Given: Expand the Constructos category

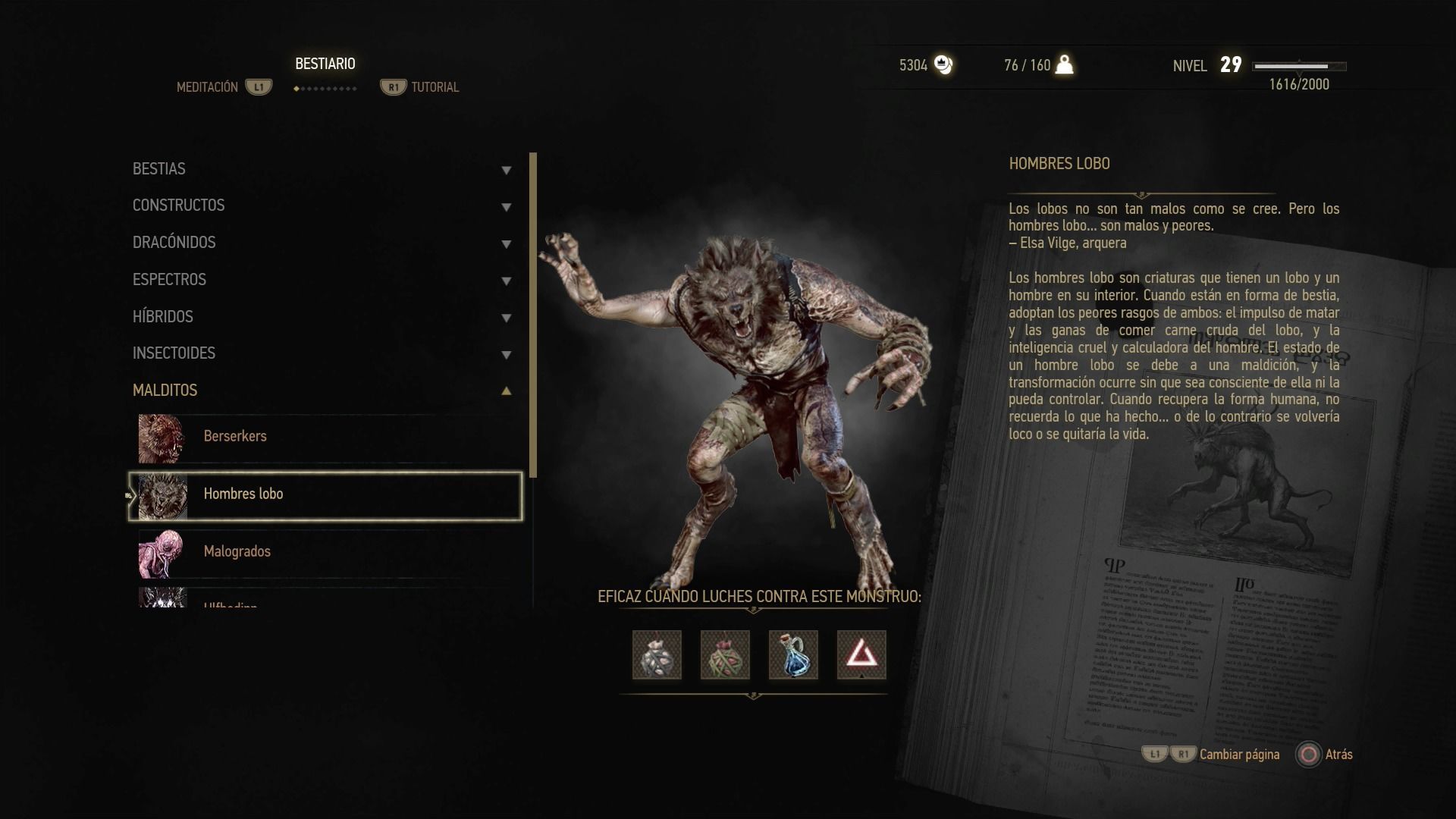Looking at the screenshot, I should (322, 206).
